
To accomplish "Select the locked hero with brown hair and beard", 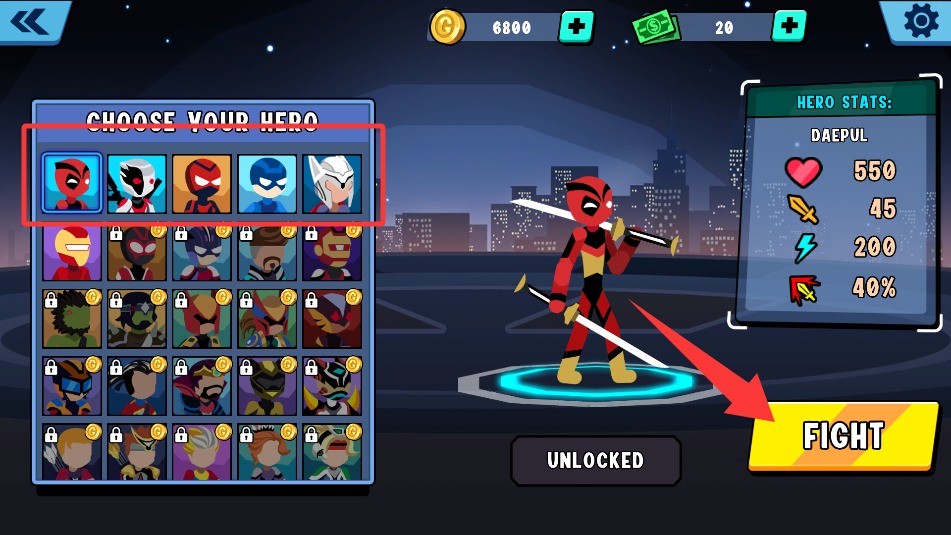I will click(267, 251).
